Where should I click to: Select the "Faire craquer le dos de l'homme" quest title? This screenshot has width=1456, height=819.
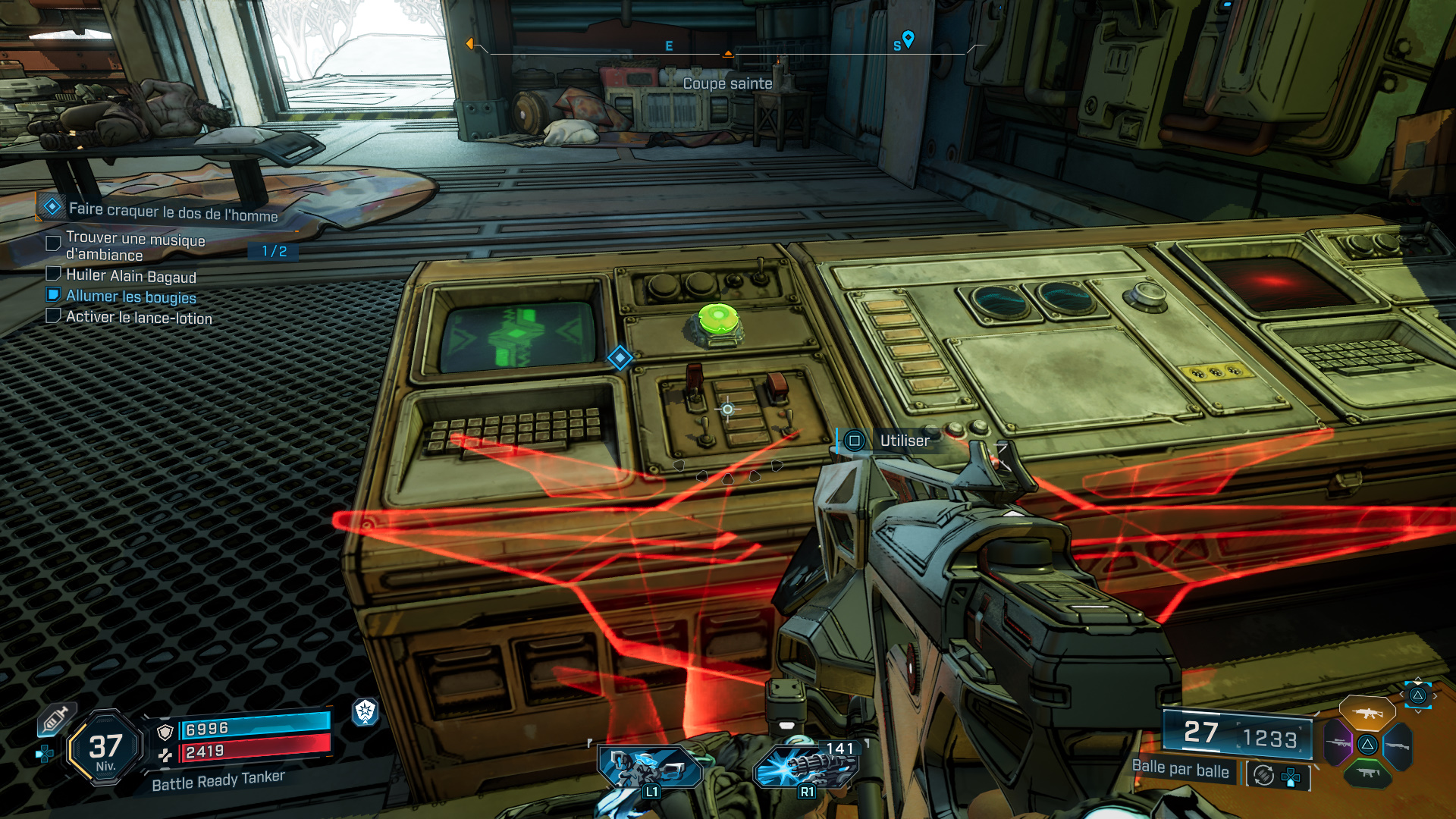point(173,212)
